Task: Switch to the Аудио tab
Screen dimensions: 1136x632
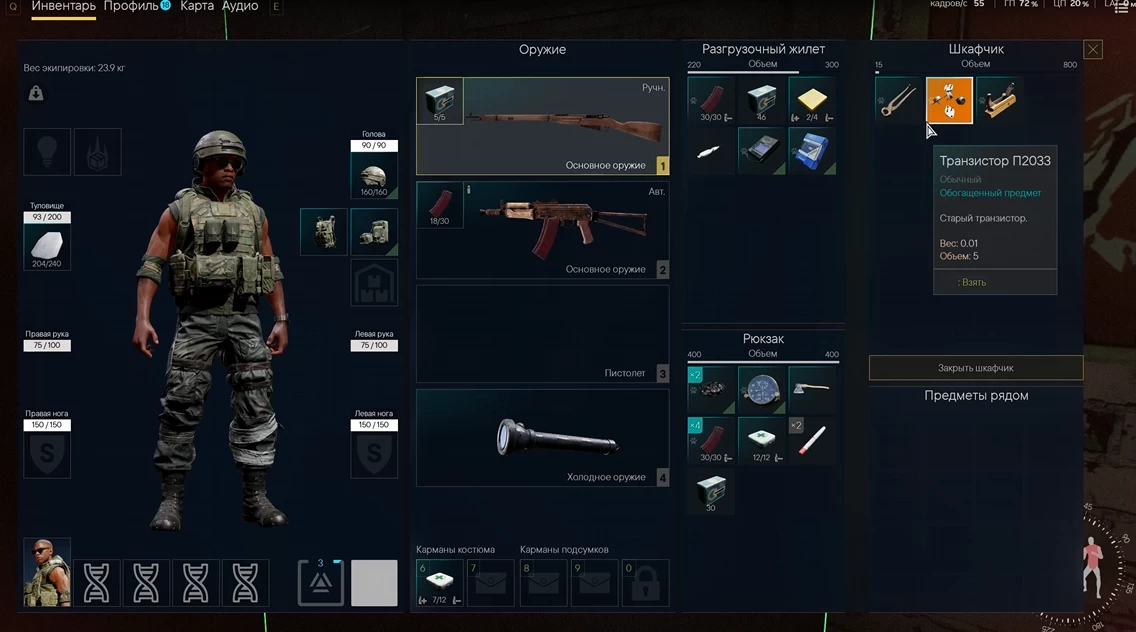Action: [x=240, y=6]
